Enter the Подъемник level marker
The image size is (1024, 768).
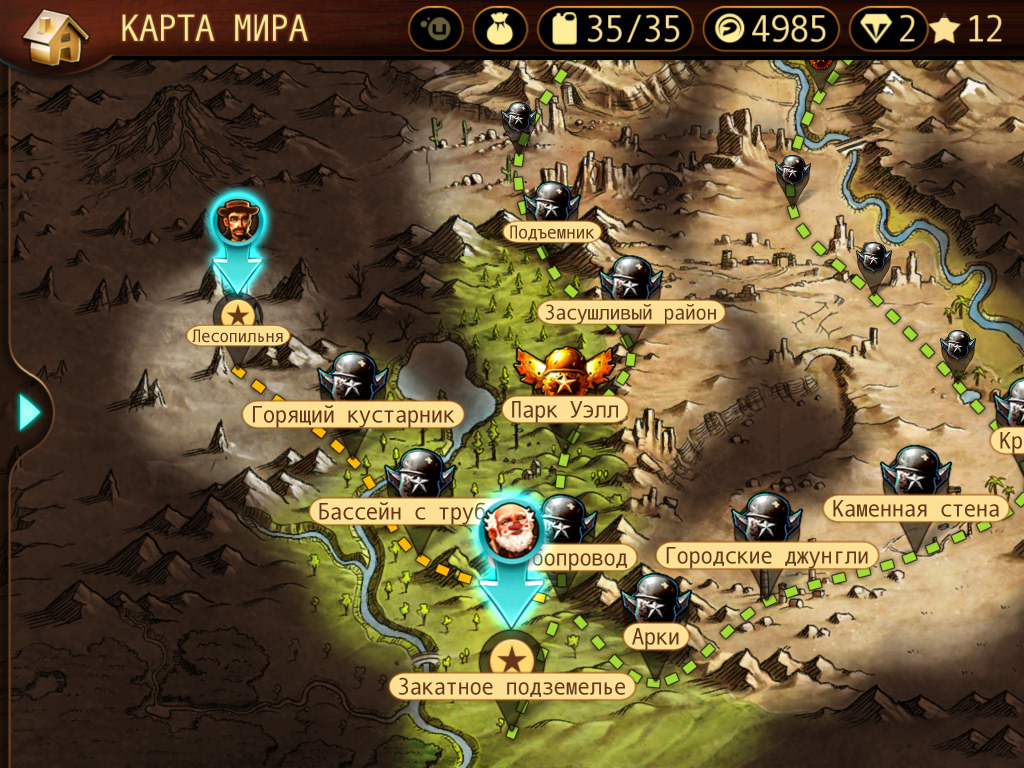point(552,205)
